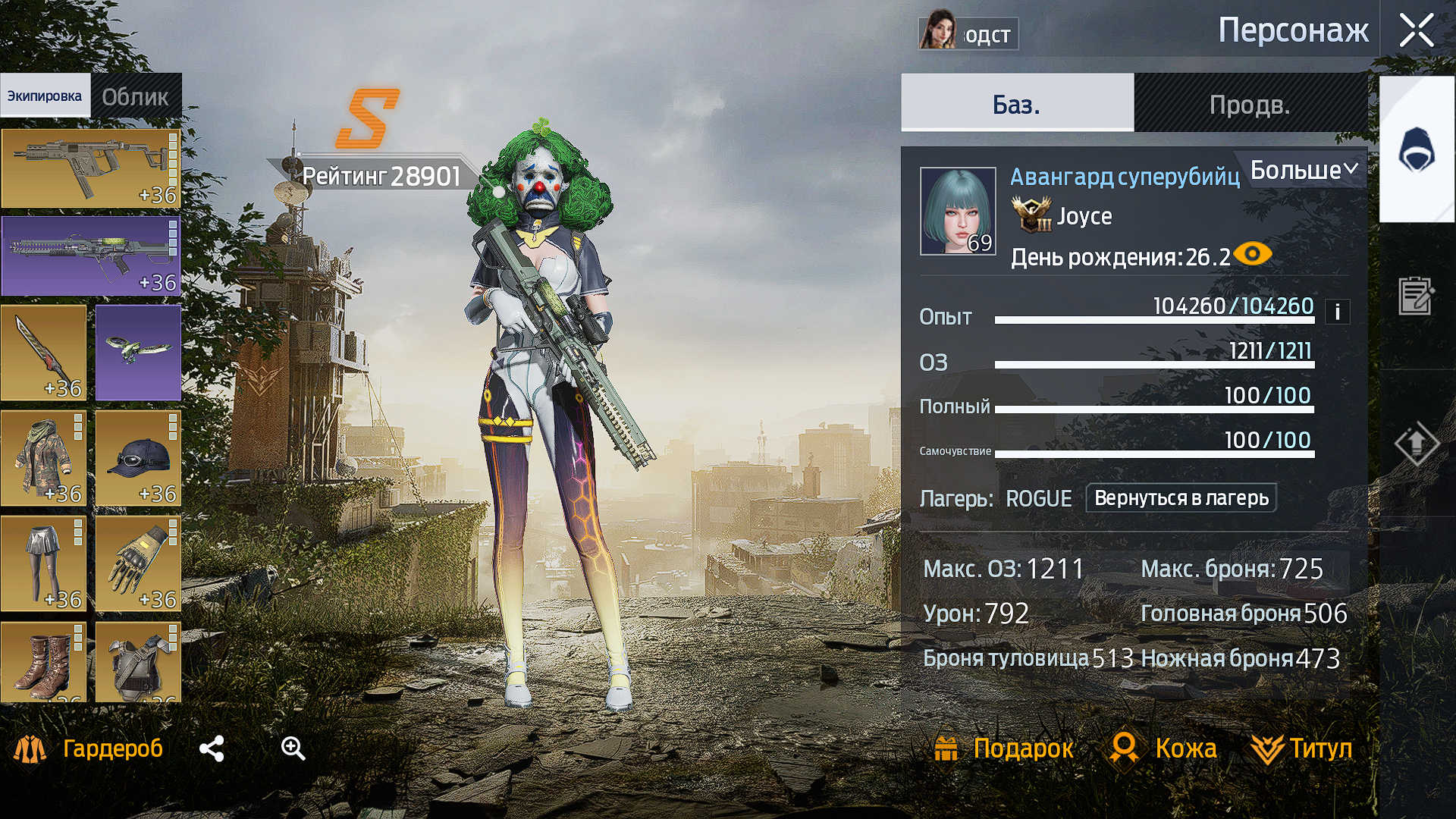
Task: Open the Гардероб wardrobe
Action: click(89, 748)
